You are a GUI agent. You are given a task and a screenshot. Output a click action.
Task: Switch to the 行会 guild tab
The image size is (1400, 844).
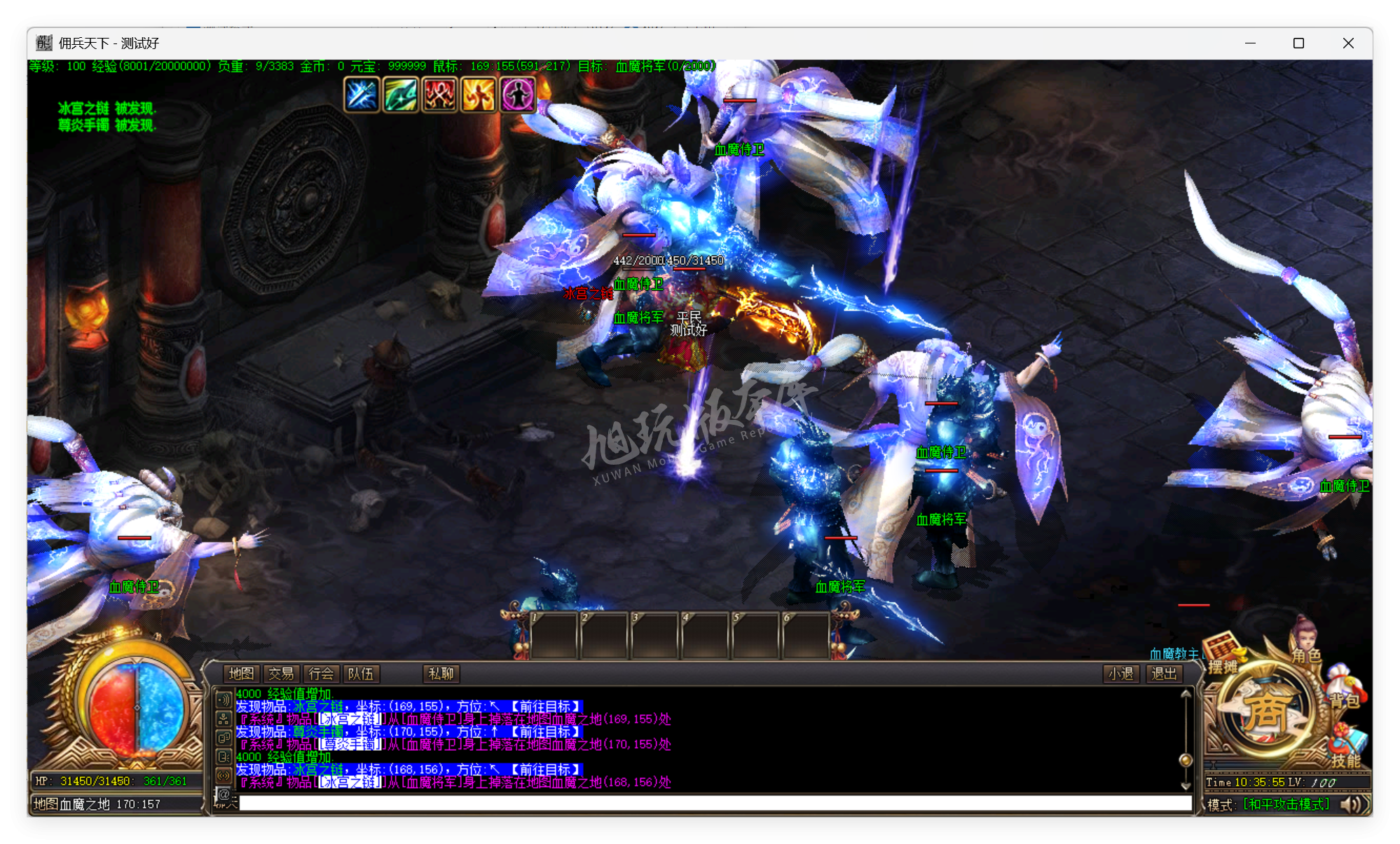coord(322,674)
